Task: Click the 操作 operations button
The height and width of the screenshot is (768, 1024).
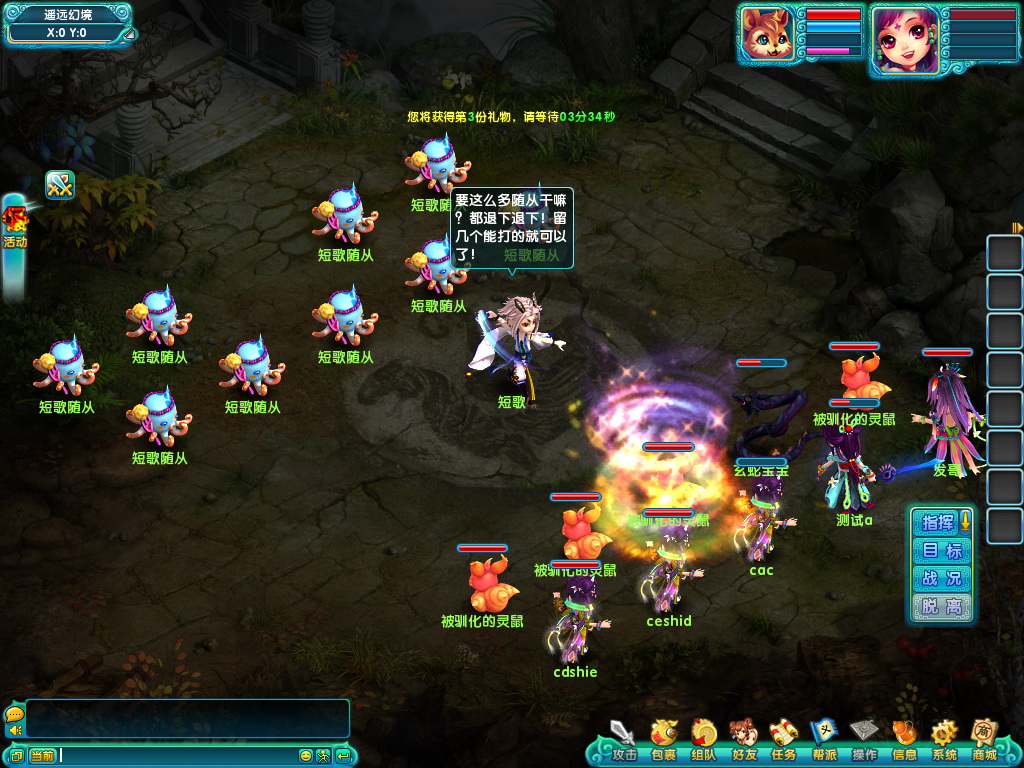Action: tap(864, 740)
